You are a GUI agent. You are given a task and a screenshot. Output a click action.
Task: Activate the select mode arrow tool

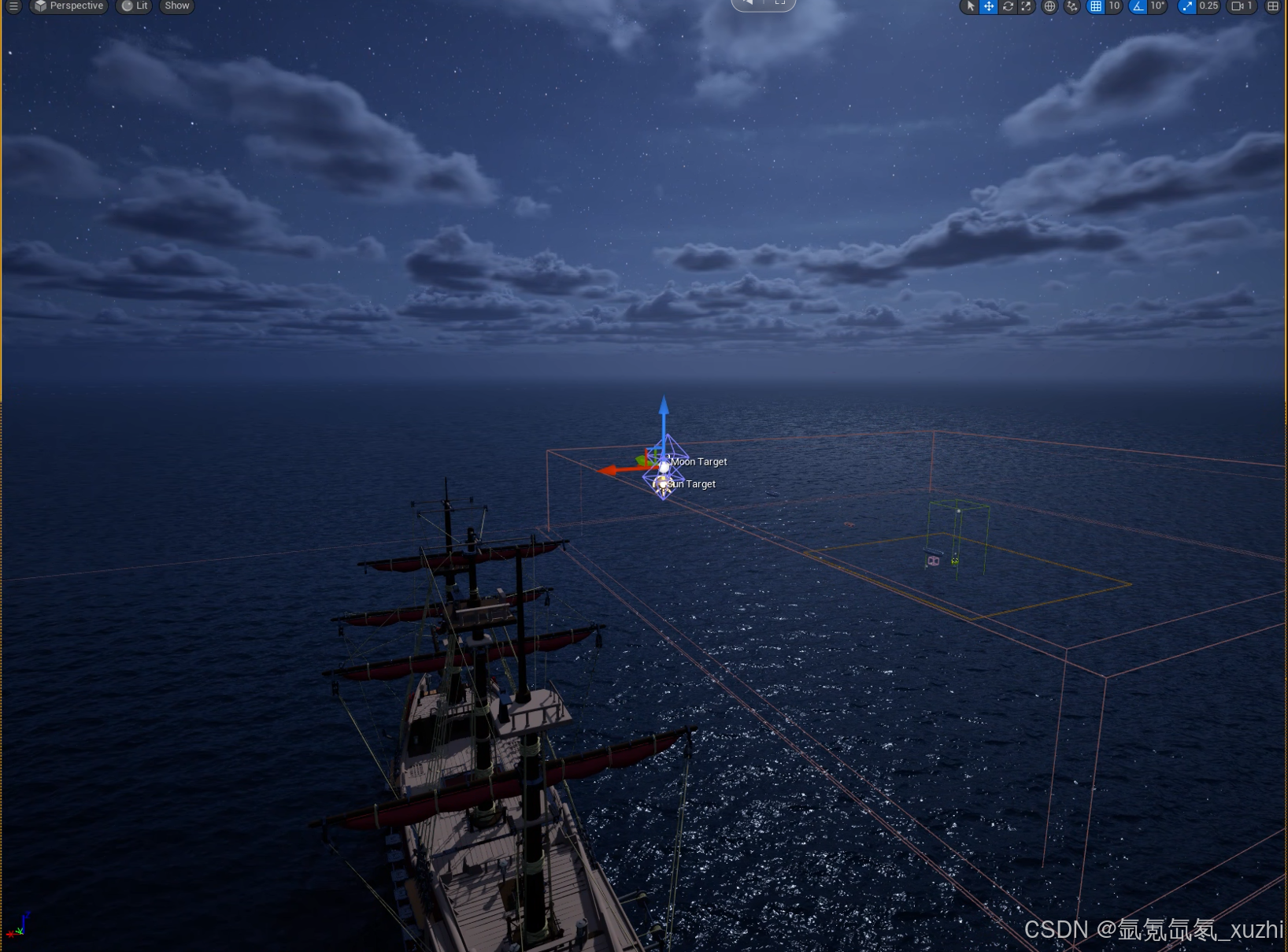point(970,6)
